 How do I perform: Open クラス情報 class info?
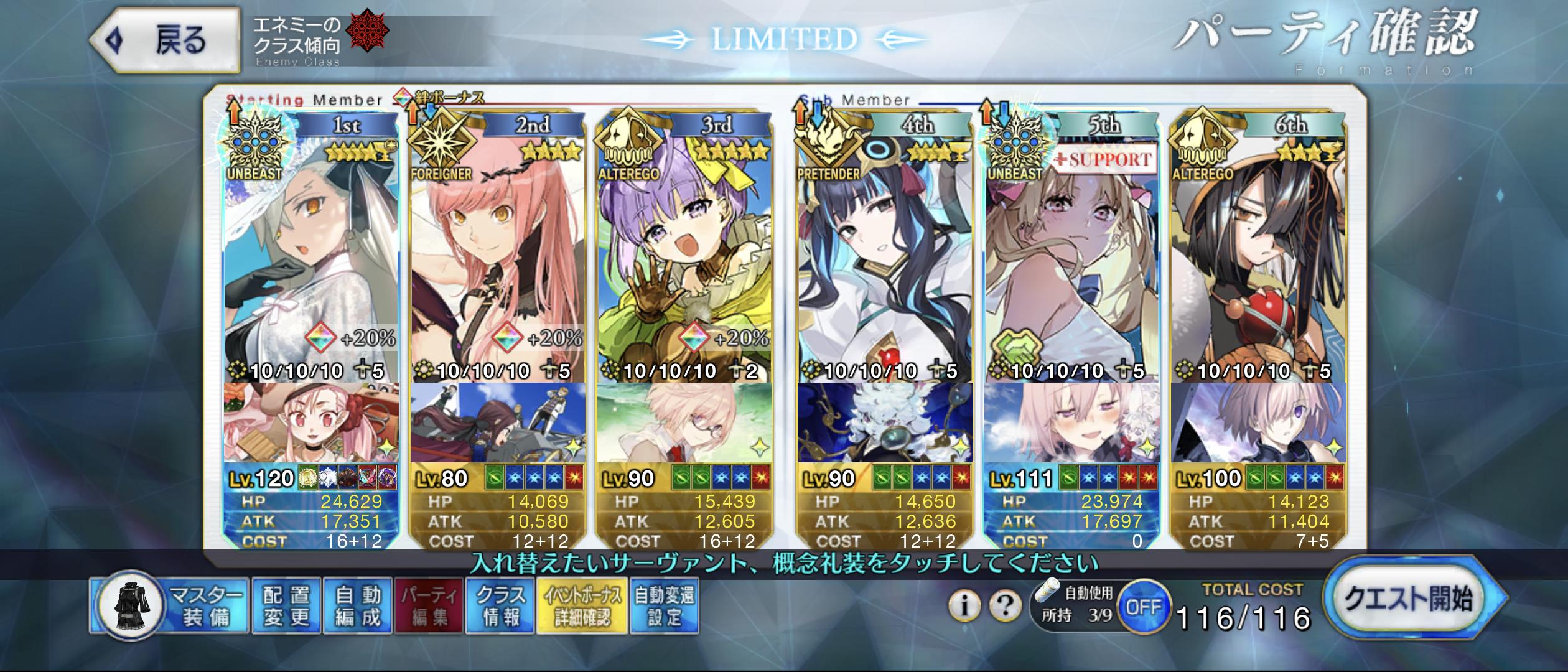500,606
